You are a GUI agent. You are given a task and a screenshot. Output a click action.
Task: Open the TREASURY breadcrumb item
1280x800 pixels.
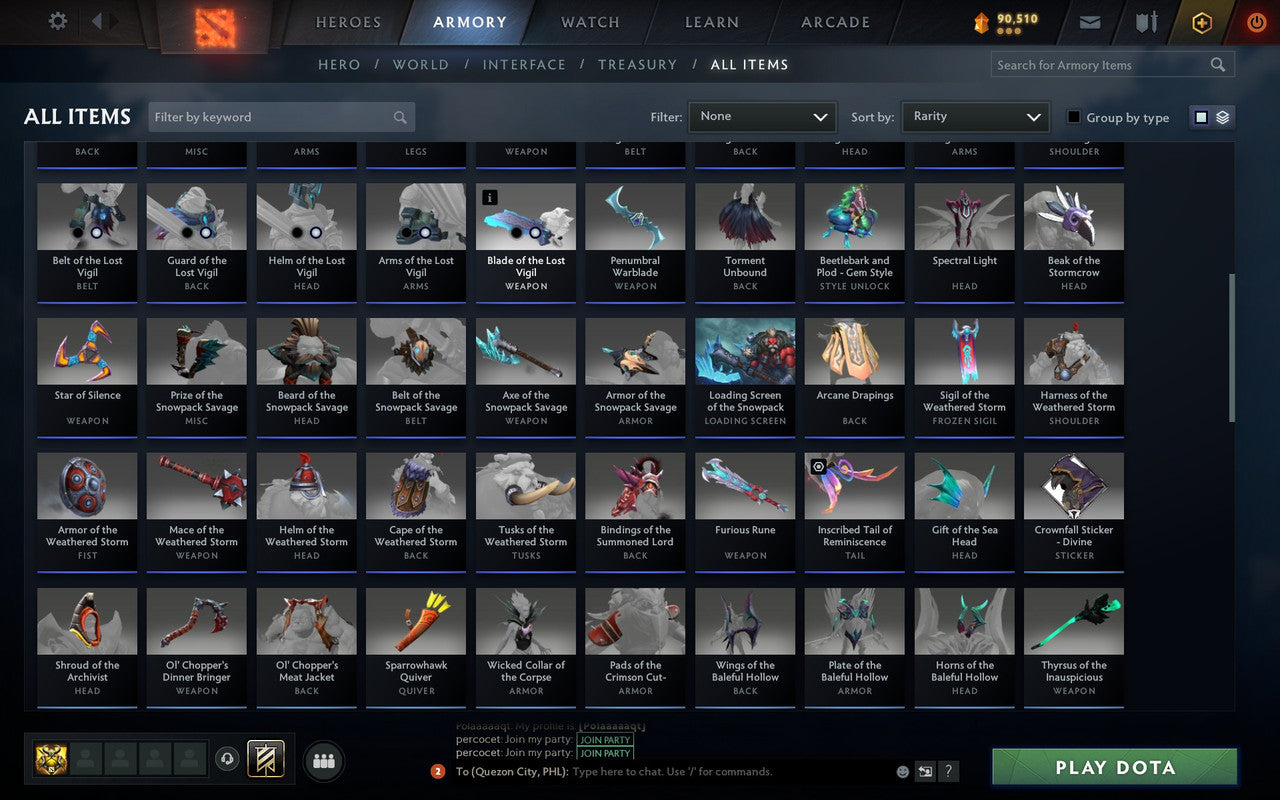click(638, 64)
